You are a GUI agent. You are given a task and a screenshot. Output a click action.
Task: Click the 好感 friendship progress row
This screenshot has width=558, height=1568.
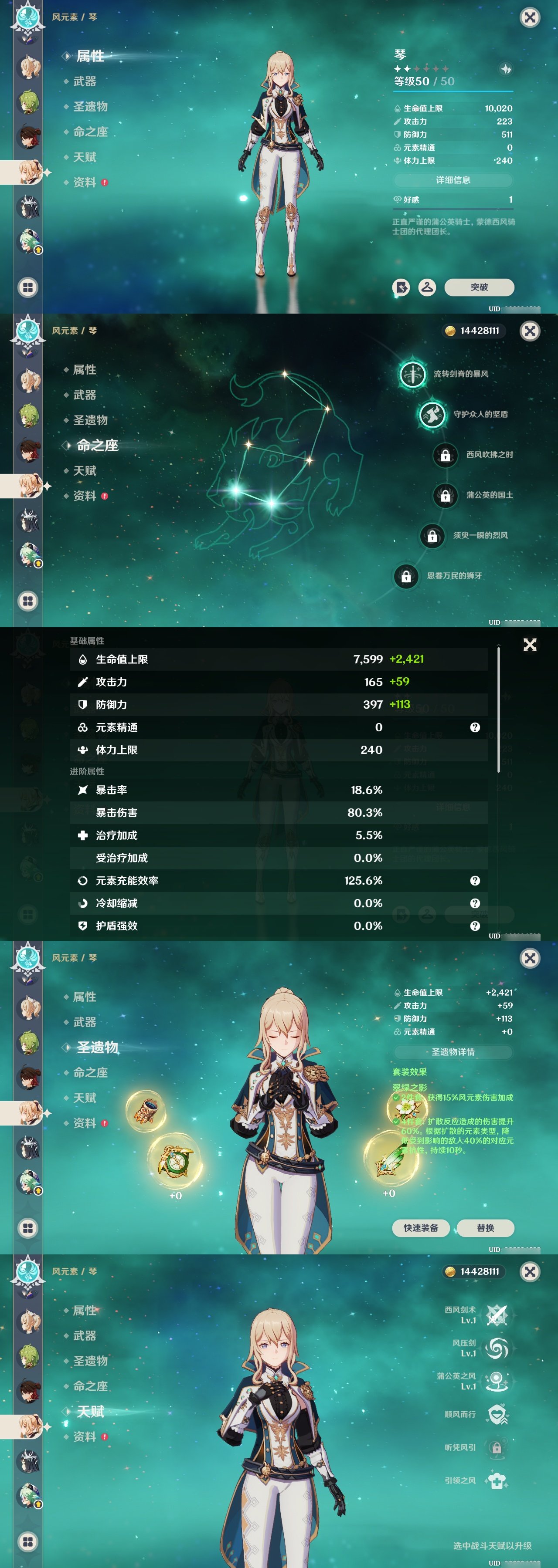click(x=452, y=199)
